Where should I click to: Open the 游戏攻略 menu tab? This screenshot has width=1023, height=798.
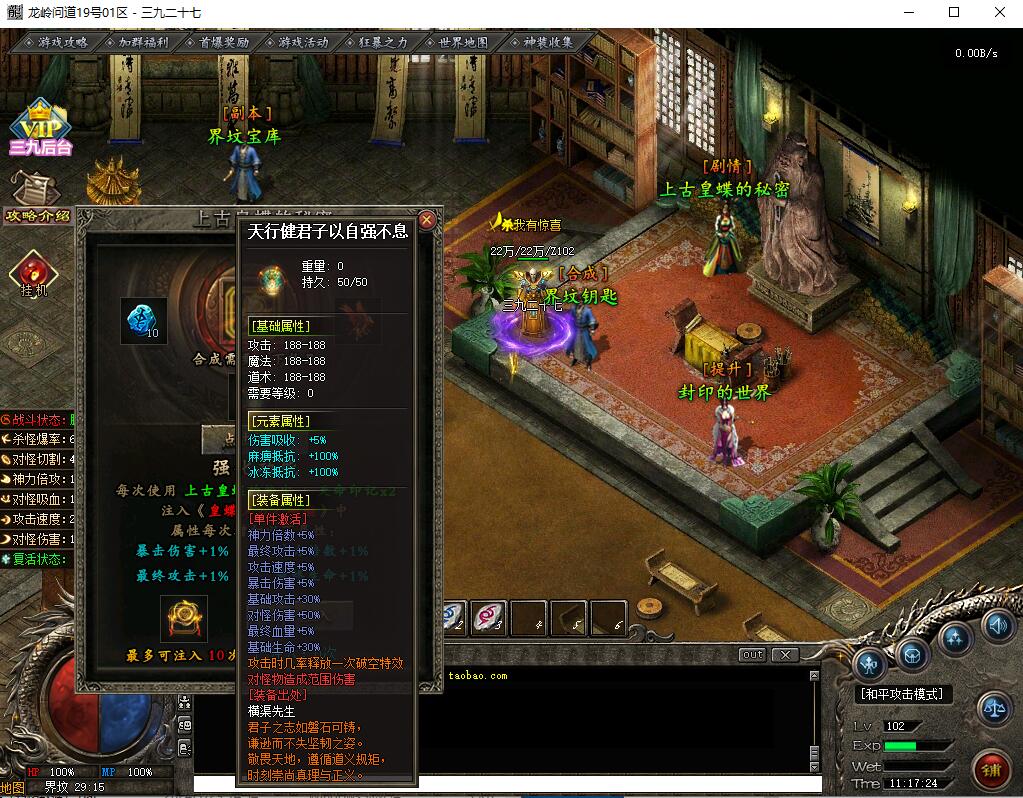[62, 43]
